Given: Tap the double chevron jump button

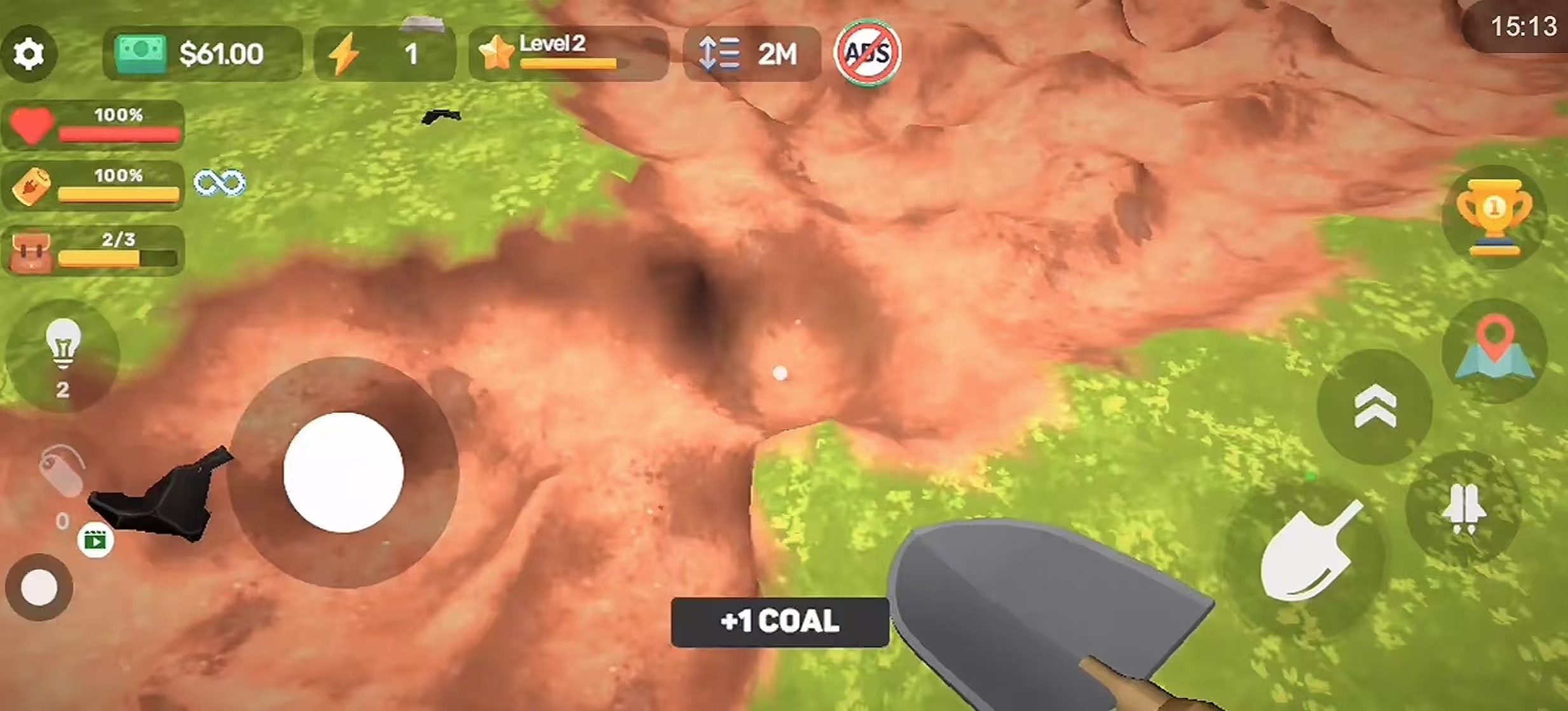Looking at the screenshot, I should click(x=1374, y=406).
